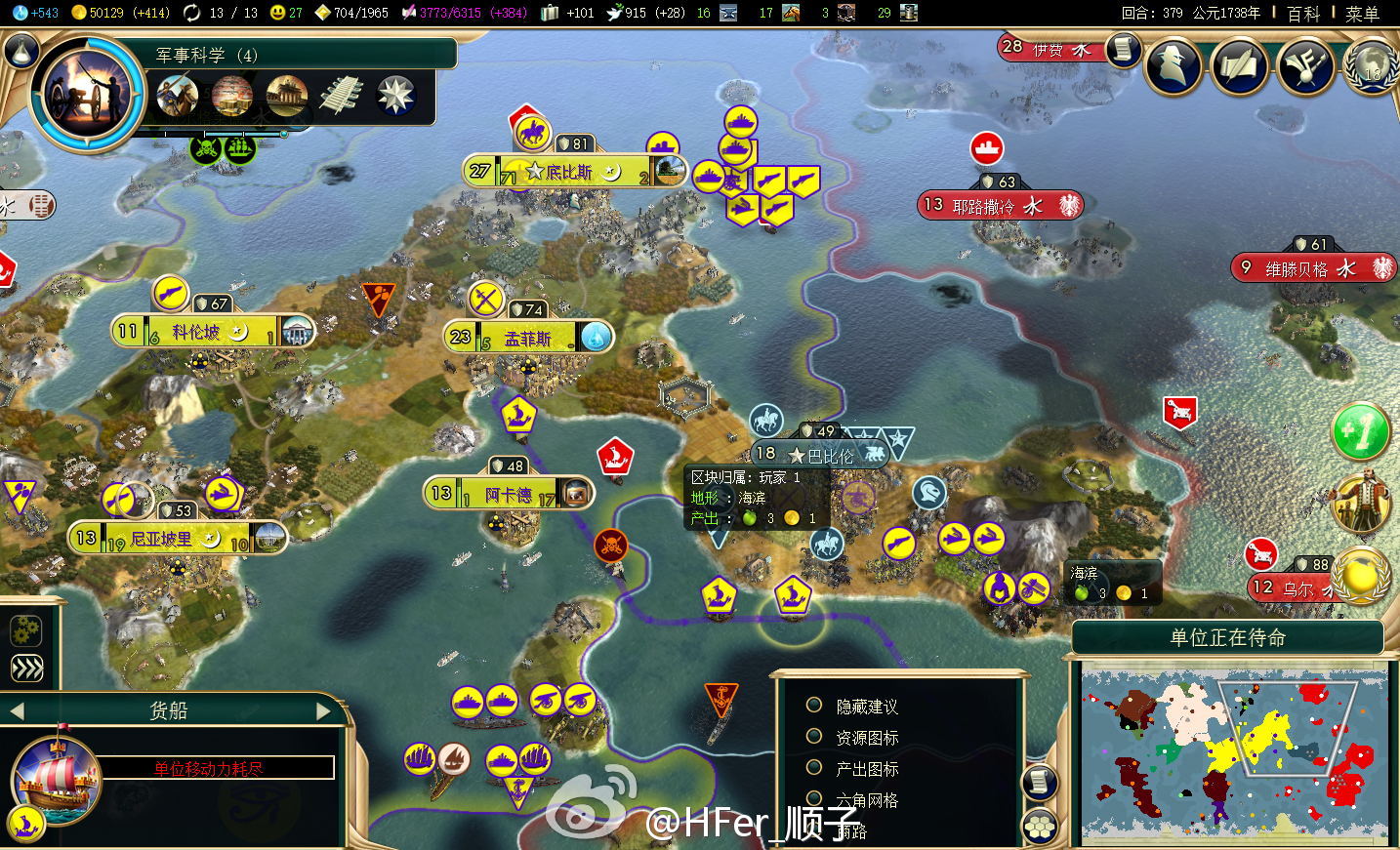Open the 军事科学 research portrait
1400x850 pixels.
coord(88,95)
